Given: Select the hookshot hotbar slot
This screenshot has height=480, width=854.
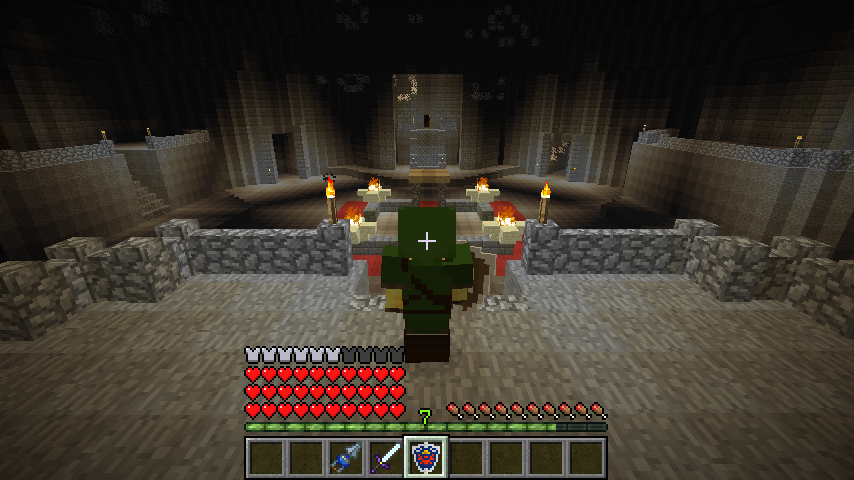Looking at the screenshot, I should click(345, 458).
